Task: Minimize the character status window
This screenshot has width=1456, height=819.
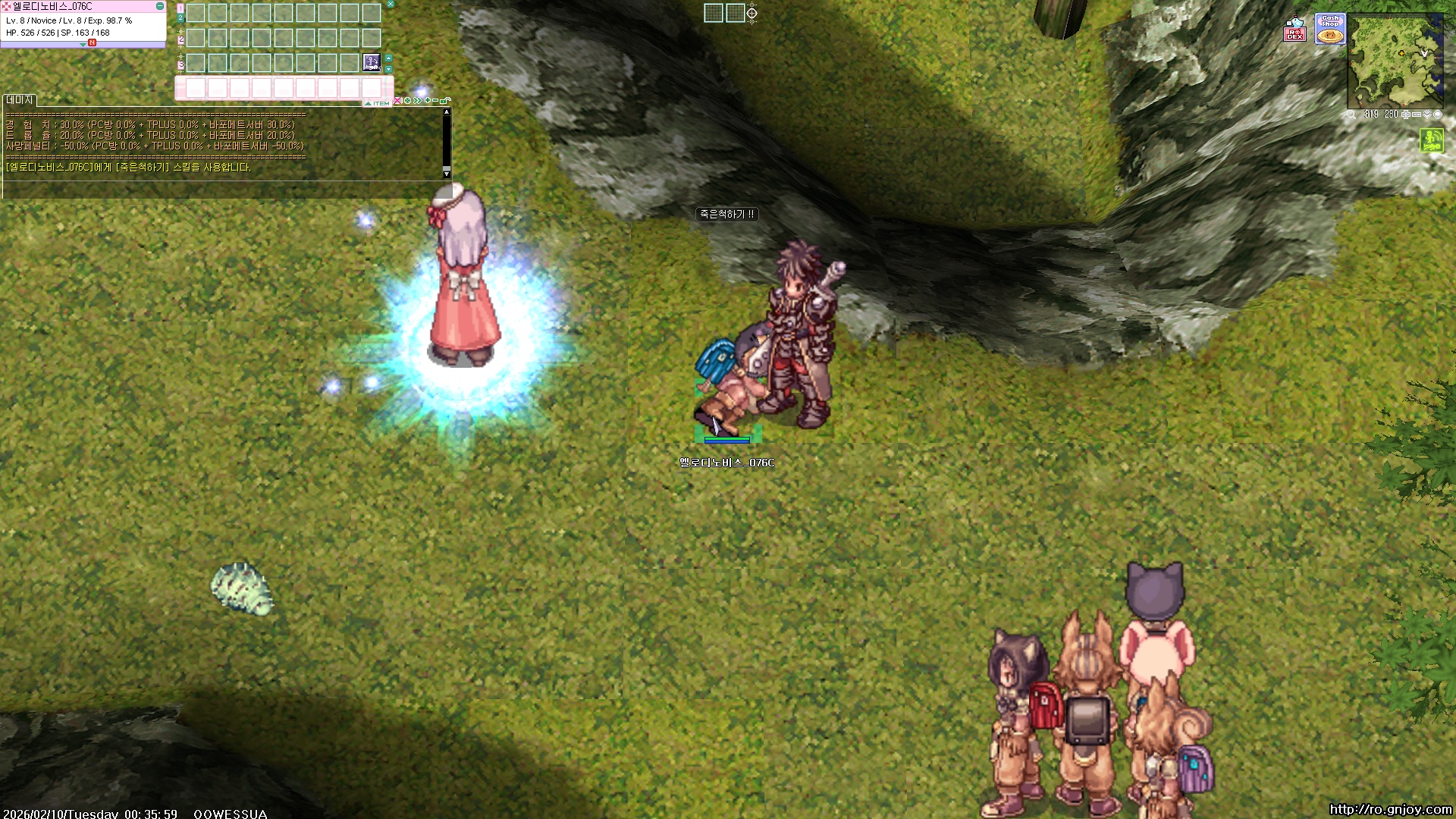Action: pyautogui.click(x=159, y=6)
